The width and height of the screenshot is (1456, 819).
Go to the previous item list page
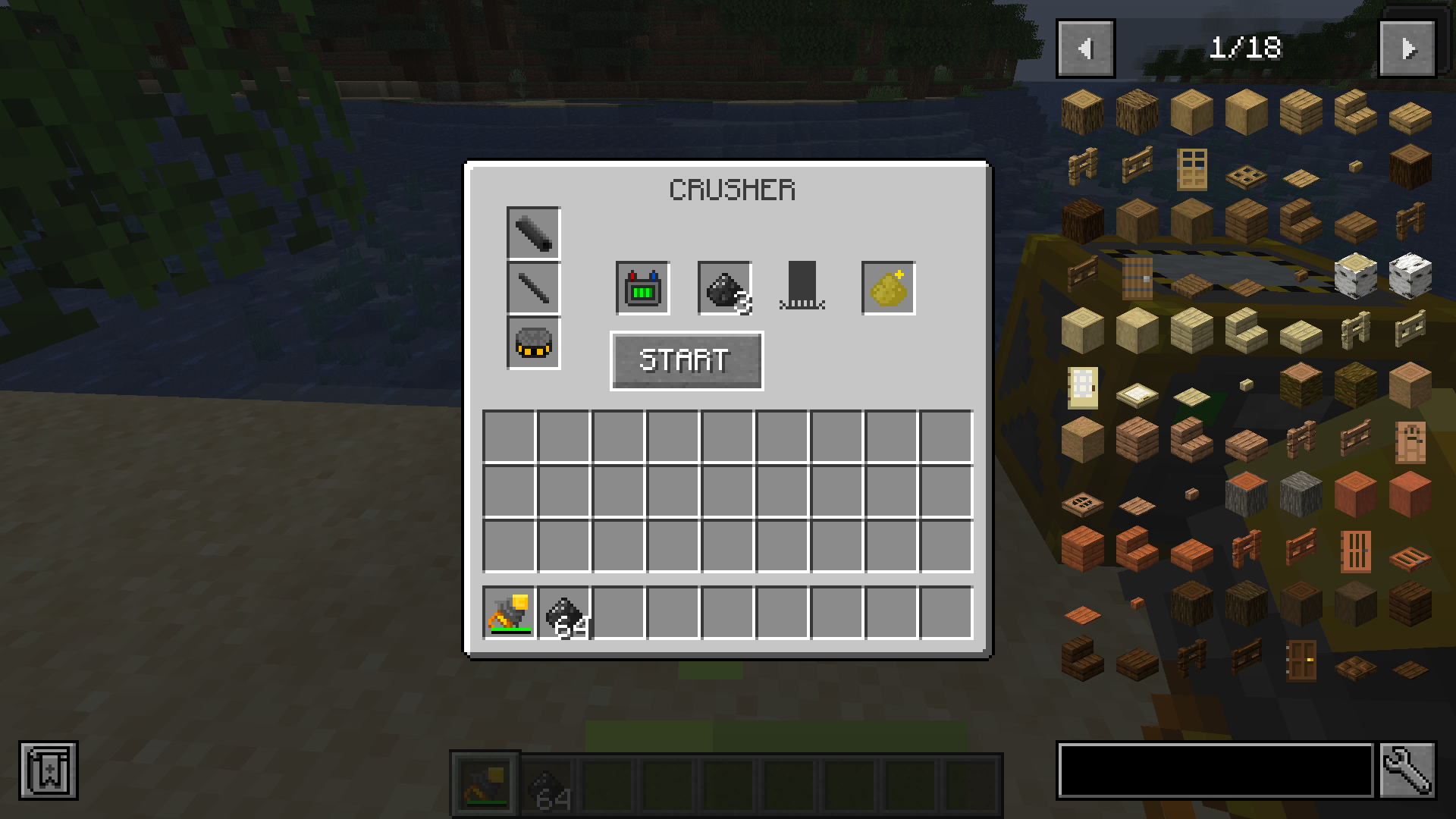[1084, 49]
